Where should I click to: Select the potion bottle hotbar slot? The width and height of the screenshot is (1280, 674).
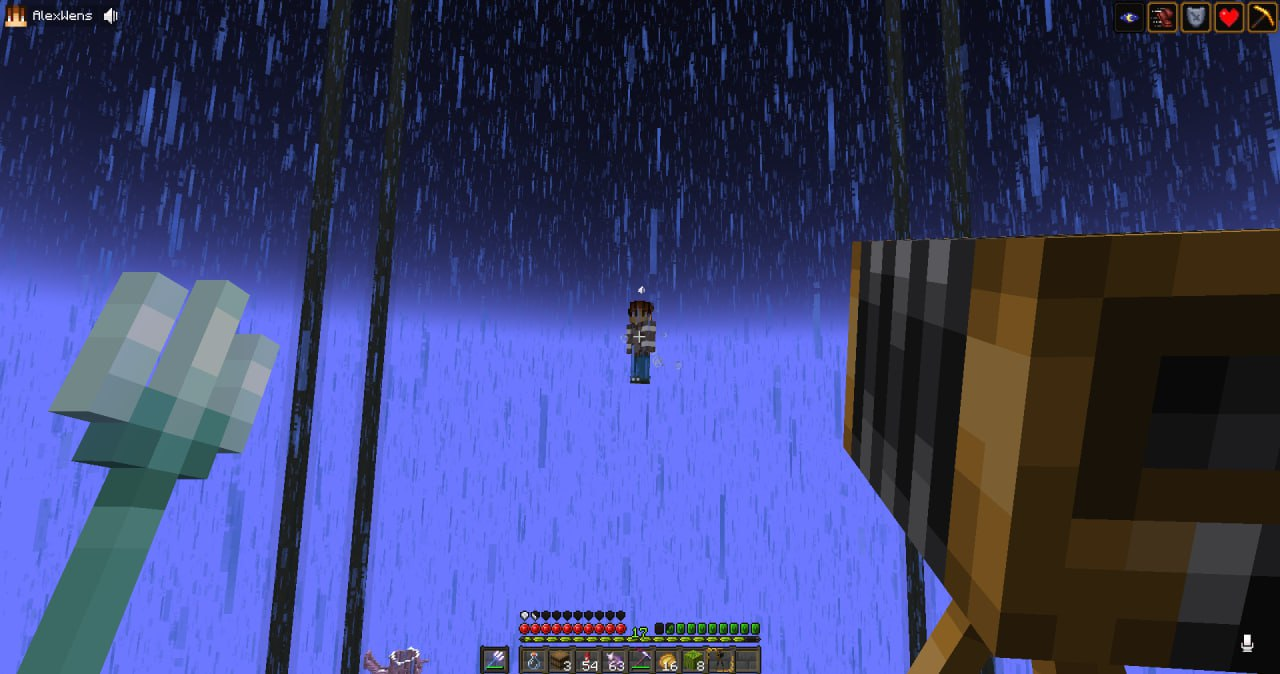point(533,661)
